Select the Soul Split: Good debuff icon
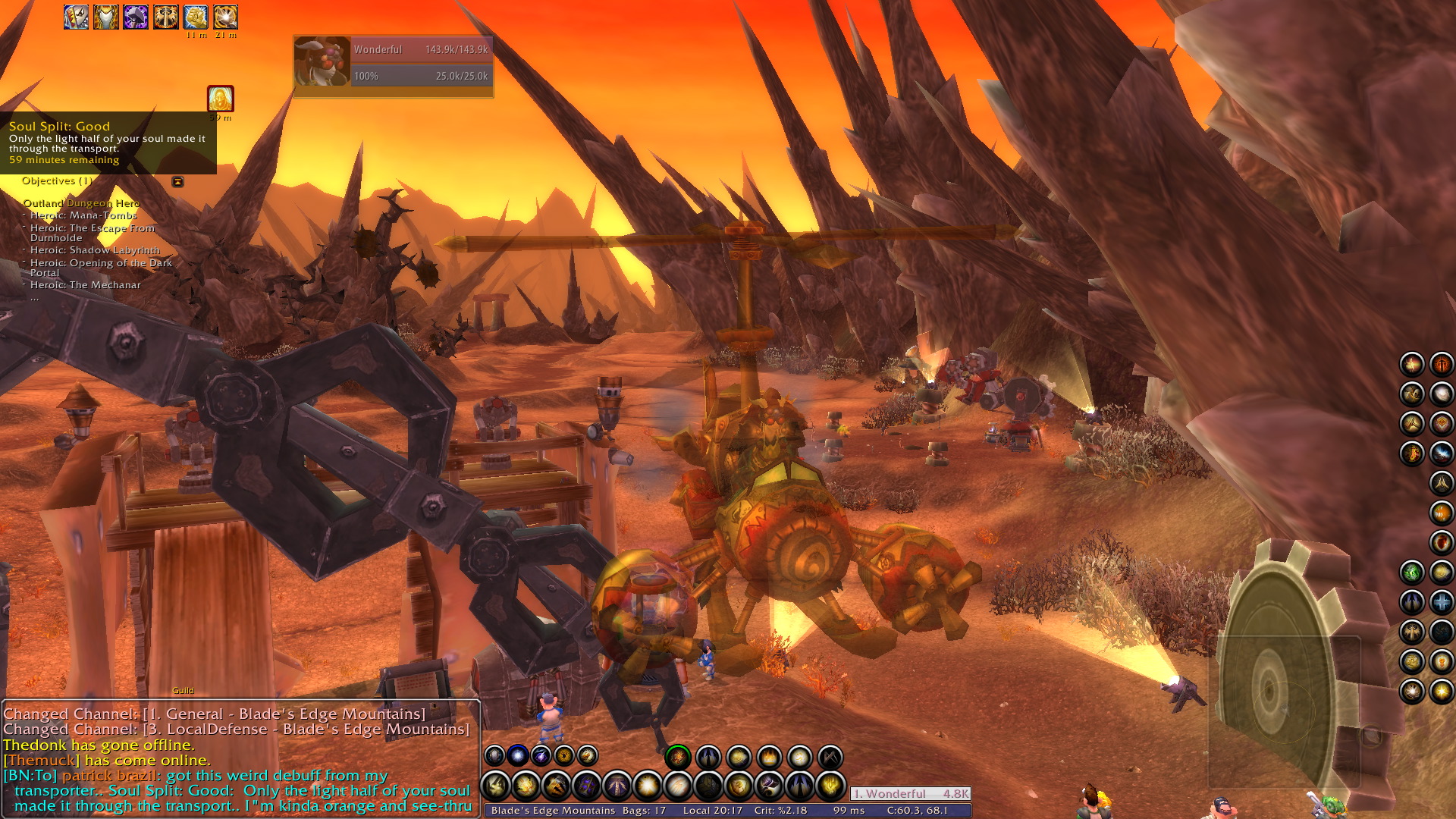The width and height of the screenshot is (1456, 819). click(x=221, y=99)
